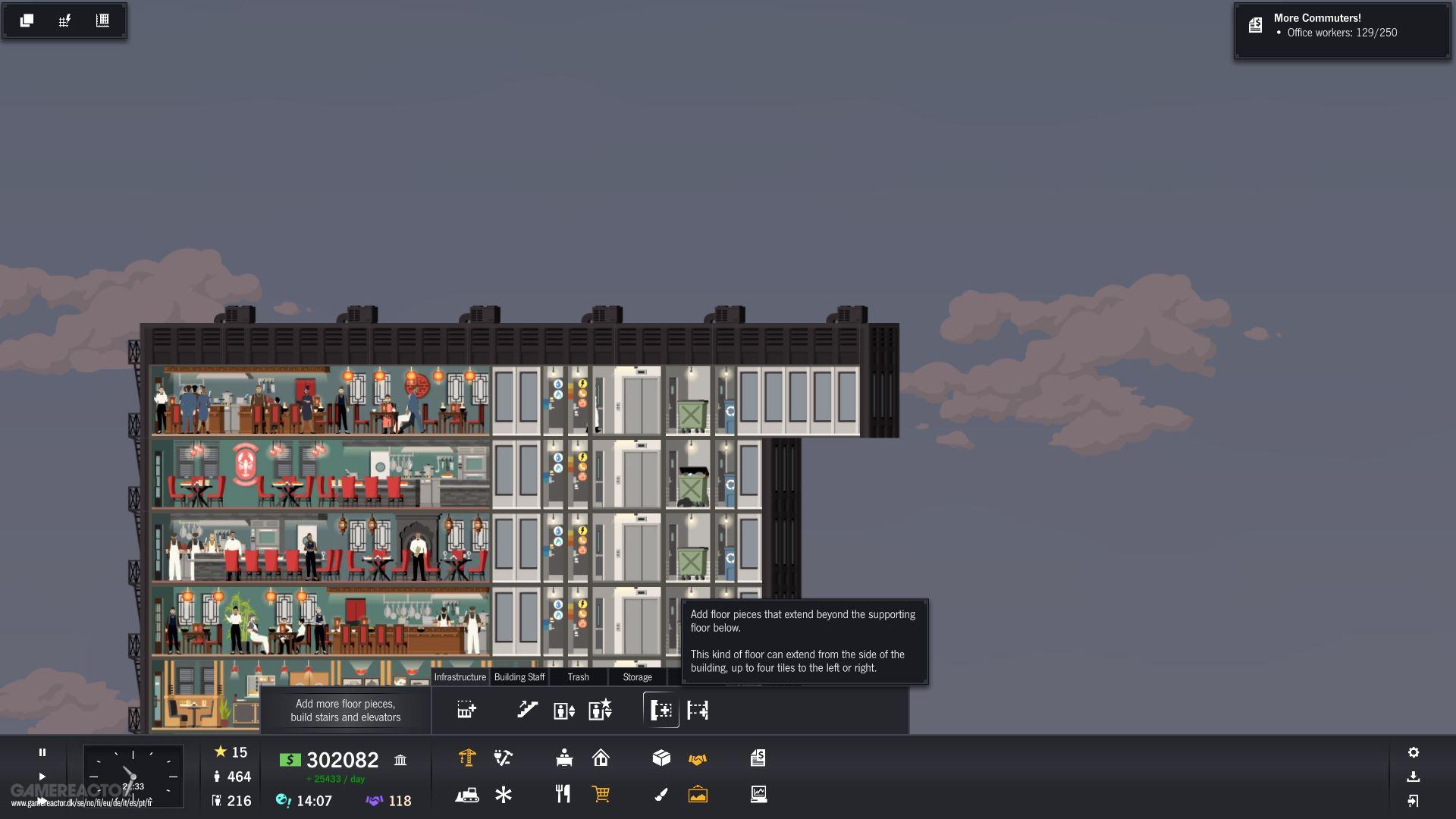Switch to the Trash tab
The image size is (1456, 819).
coord(579,677)
